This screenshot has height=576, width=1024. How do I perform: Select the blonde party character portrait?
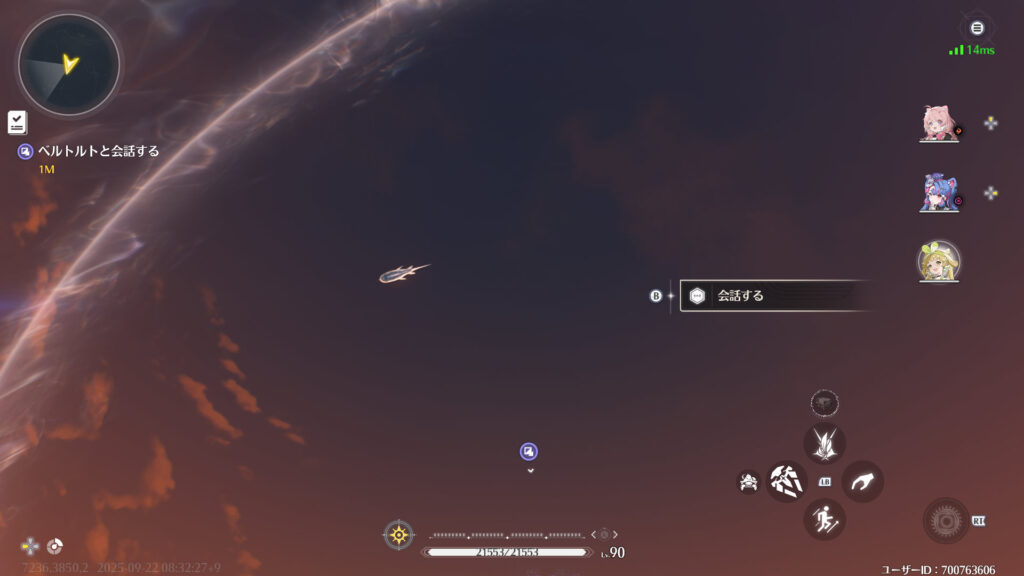(x=939, y=261)
